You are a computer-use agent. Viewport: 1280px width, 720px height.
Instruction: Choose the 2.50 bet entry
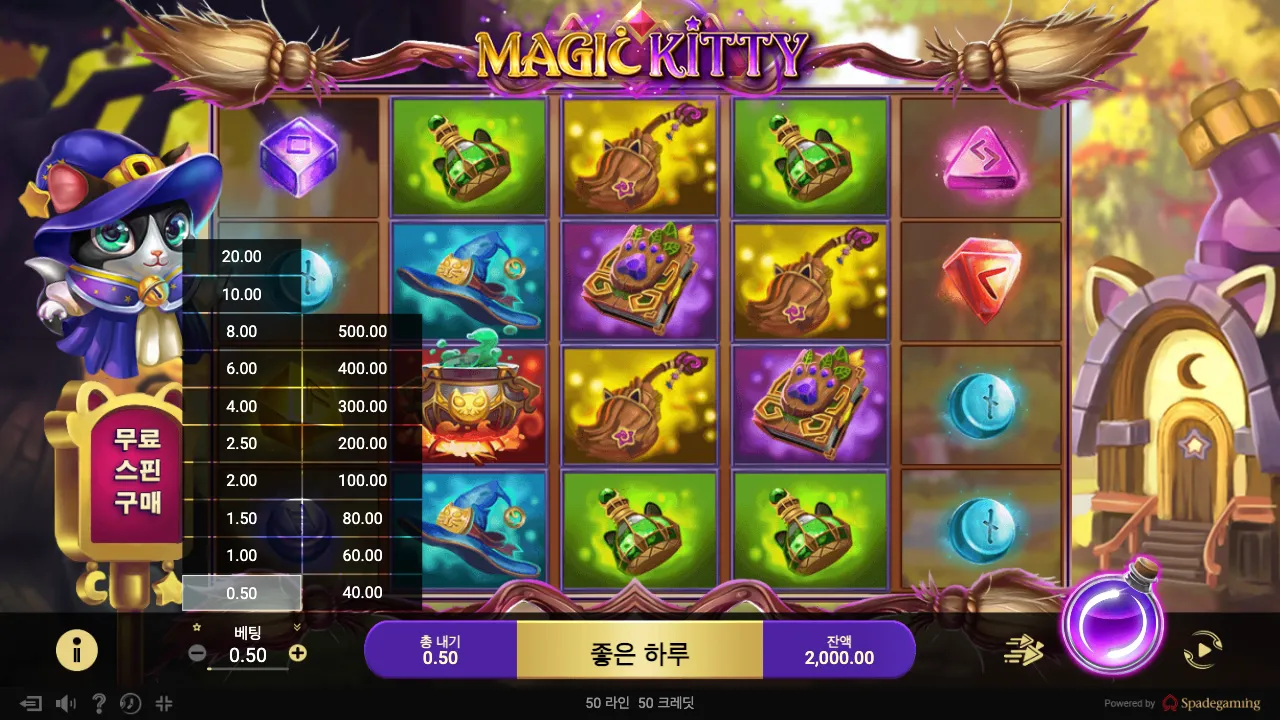[242, 443]
